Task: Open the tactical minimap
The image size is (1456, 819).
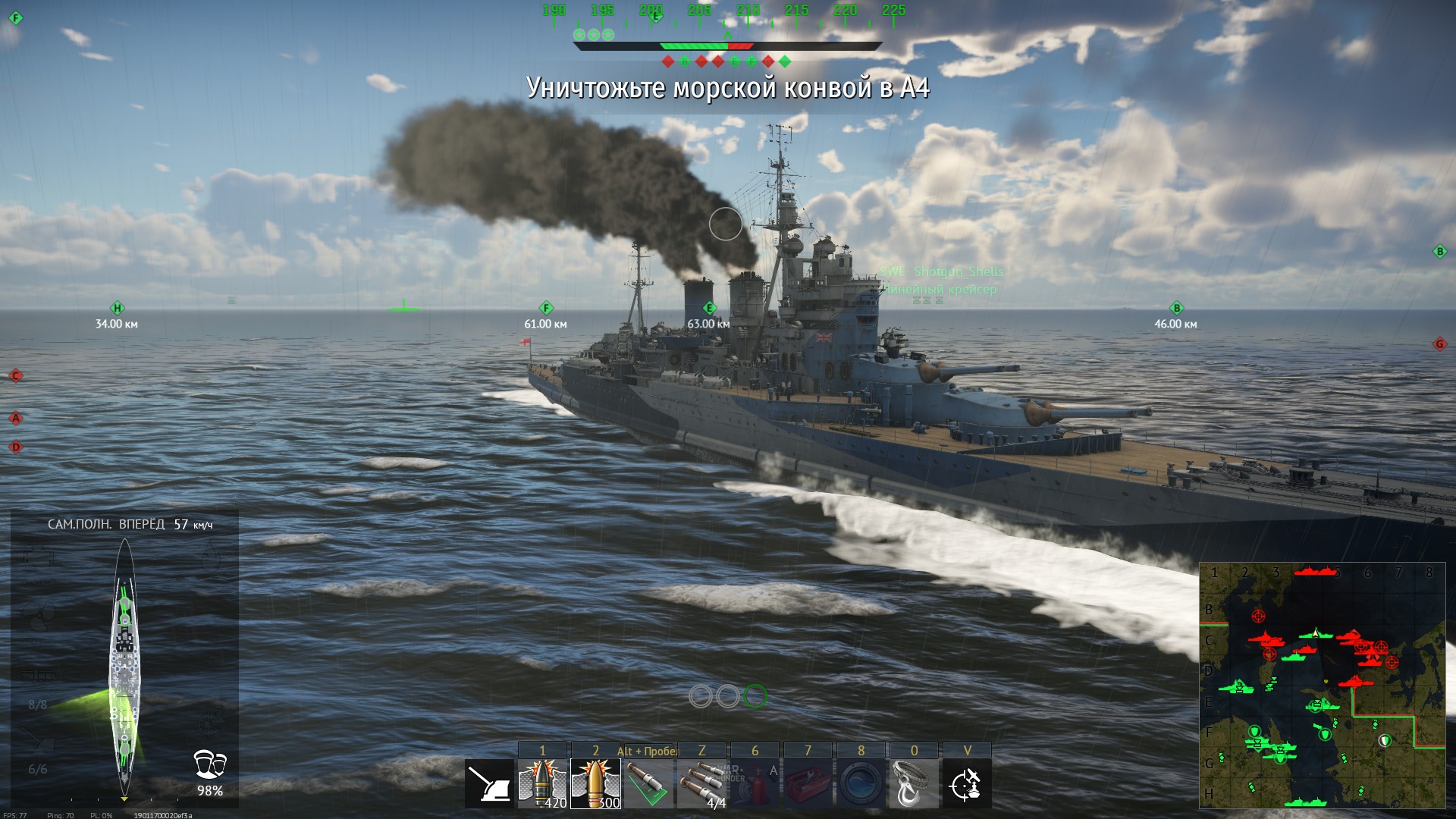Action: [x=1321, y=685]
